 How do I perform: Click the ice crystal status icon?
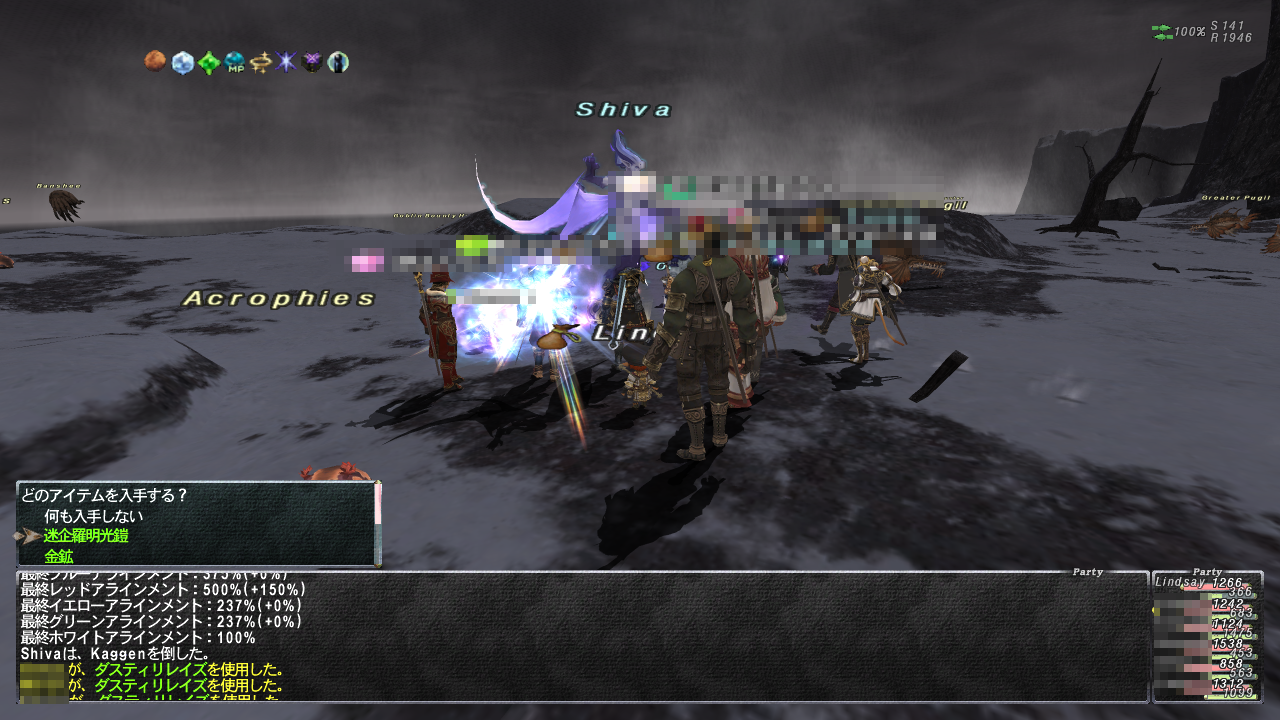tap(182, 63)
